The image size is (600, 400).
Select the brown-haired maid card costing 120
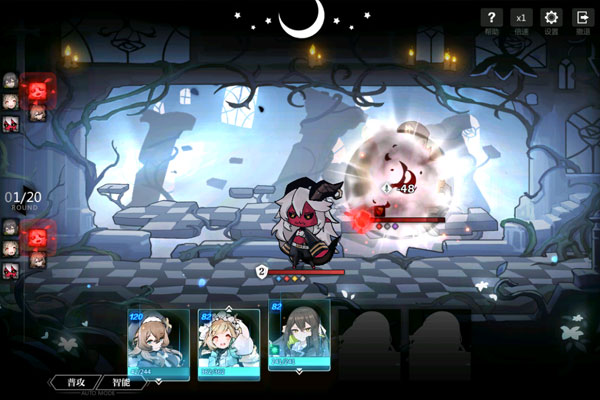tap(158, 344)
